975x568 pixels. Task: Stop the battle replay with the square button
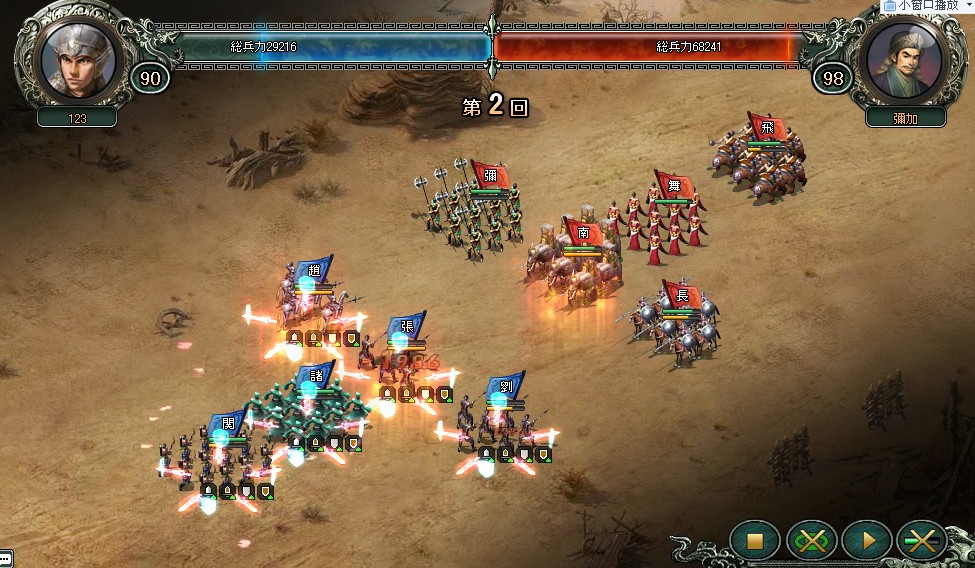(x=755, y=541)
